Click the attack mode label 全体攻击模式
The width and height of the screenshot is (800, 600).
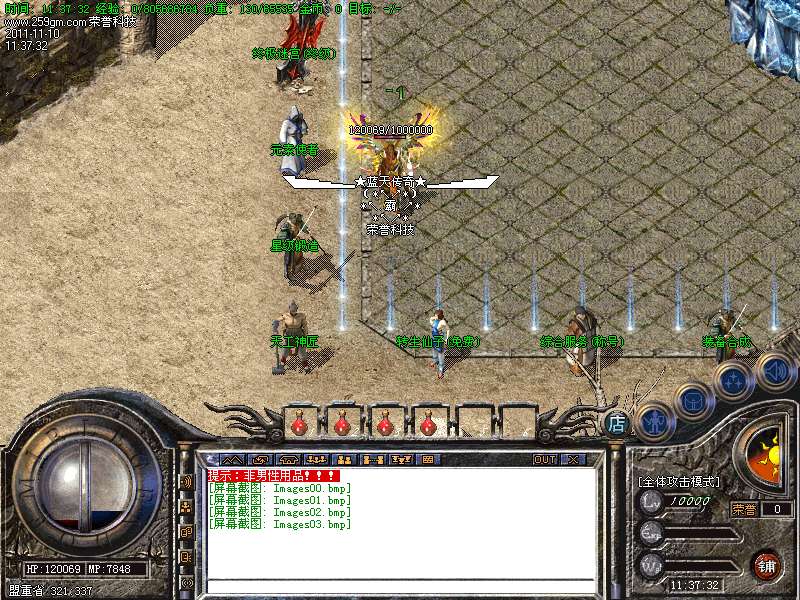point(679,481)
